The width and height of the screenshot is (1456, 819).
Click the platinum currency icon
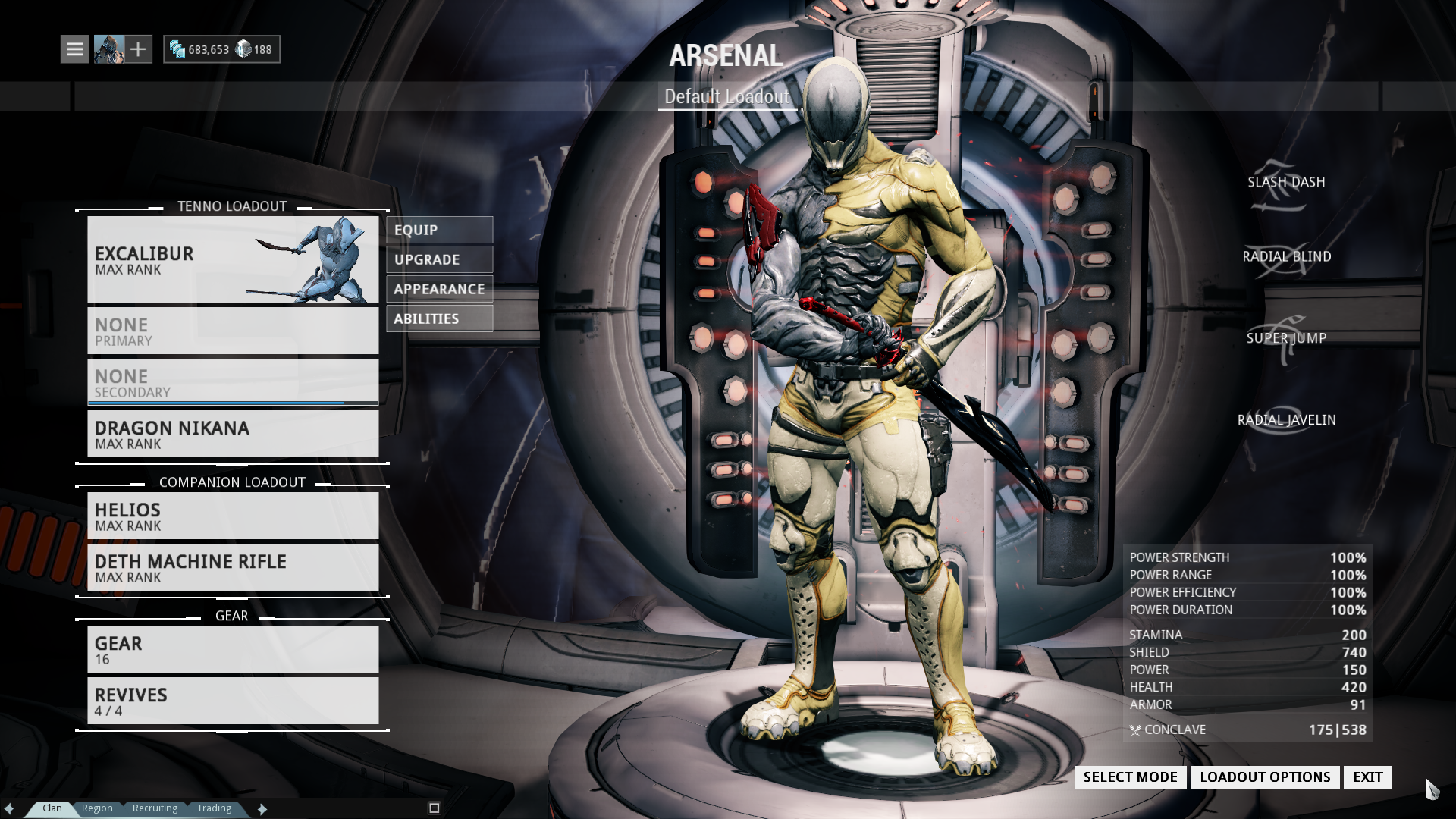point(242,48)
